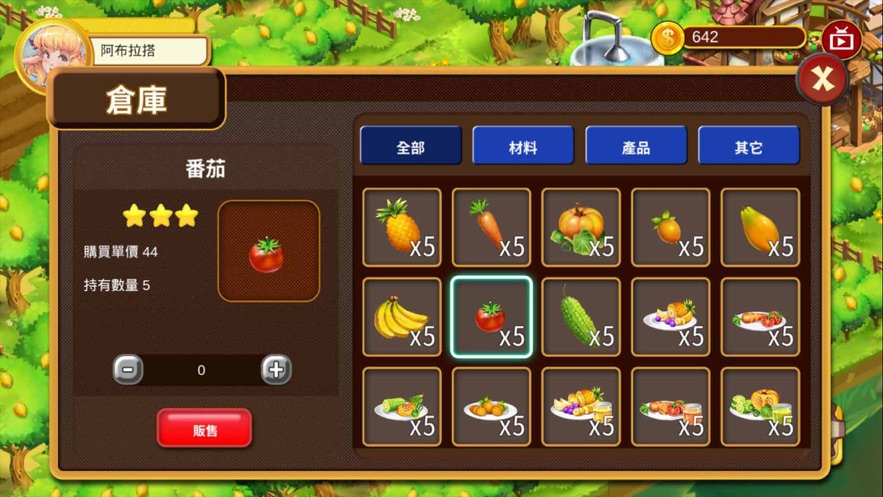The image size is (883, 497).
Task: Open the player avatar portrait
Action: 52,52
